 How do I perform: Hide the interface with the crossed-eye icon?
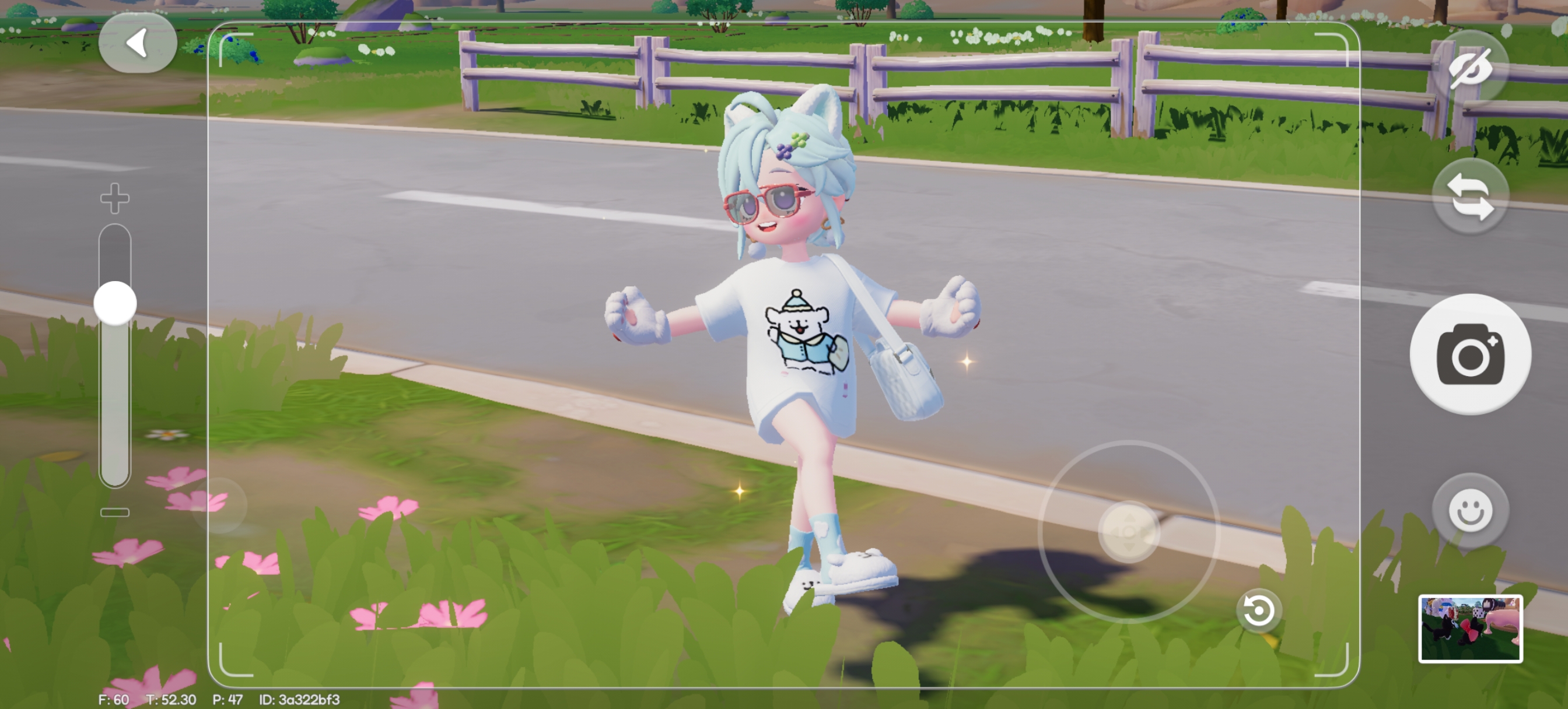point(1470,68)
